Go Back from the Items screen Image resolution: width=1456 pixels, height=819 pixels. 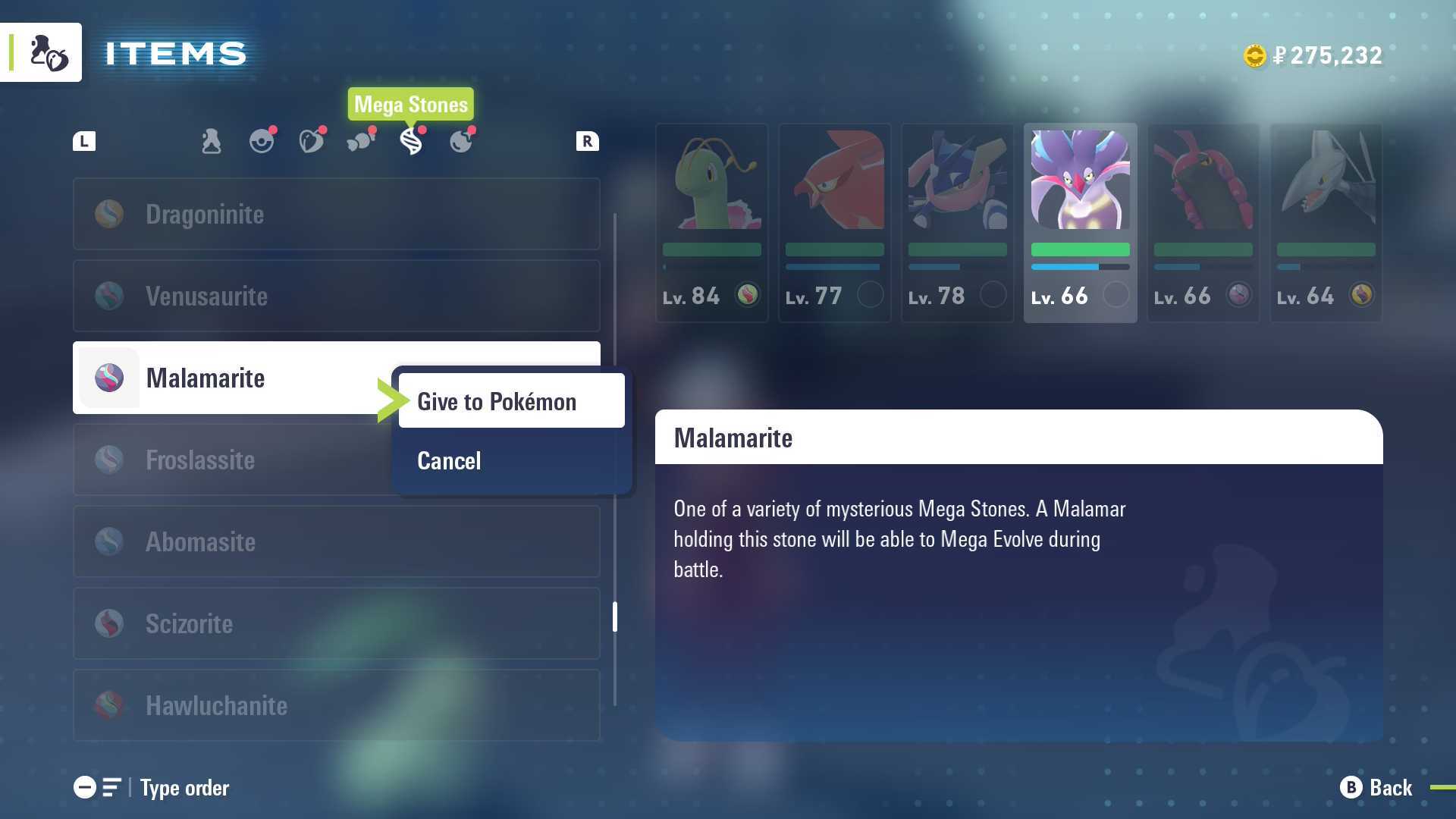pos(1376,788)
